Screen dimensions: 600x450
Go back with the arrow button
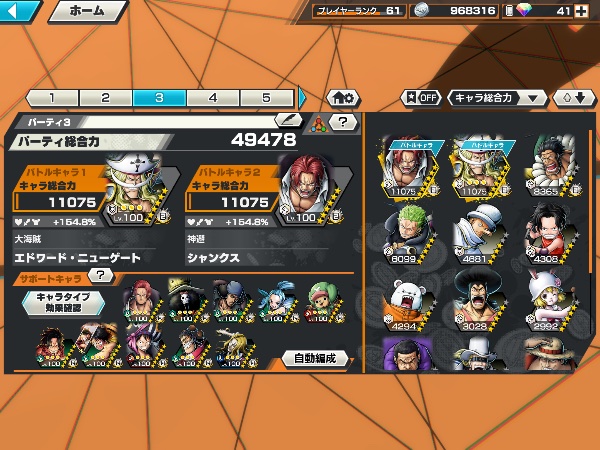pyautogui.click(x=20, y=12)
